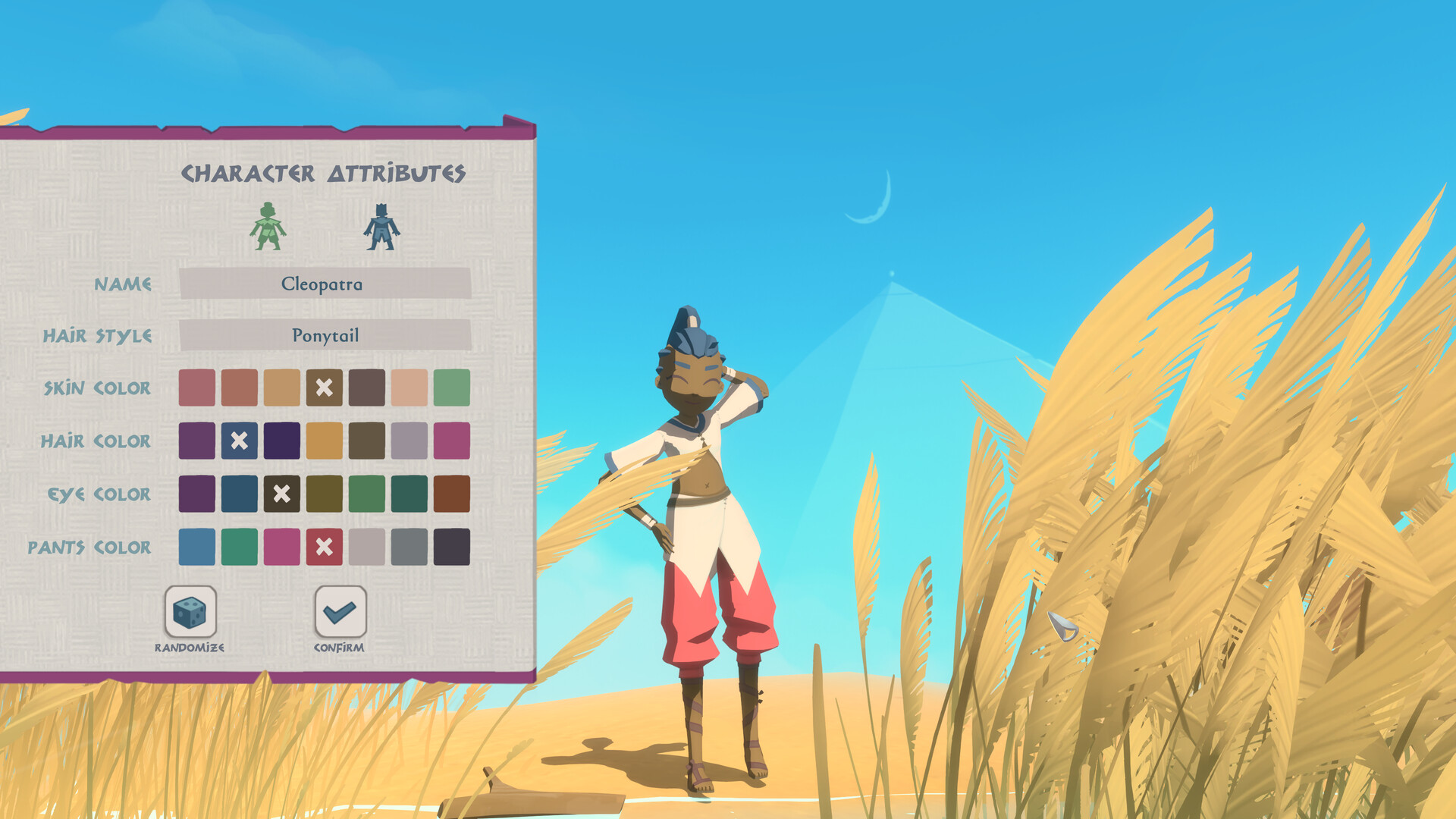Choose the golden yellow hair color
Image resolution: width=1456 pixels, height=819 pixels.
[x=325, y=441]
